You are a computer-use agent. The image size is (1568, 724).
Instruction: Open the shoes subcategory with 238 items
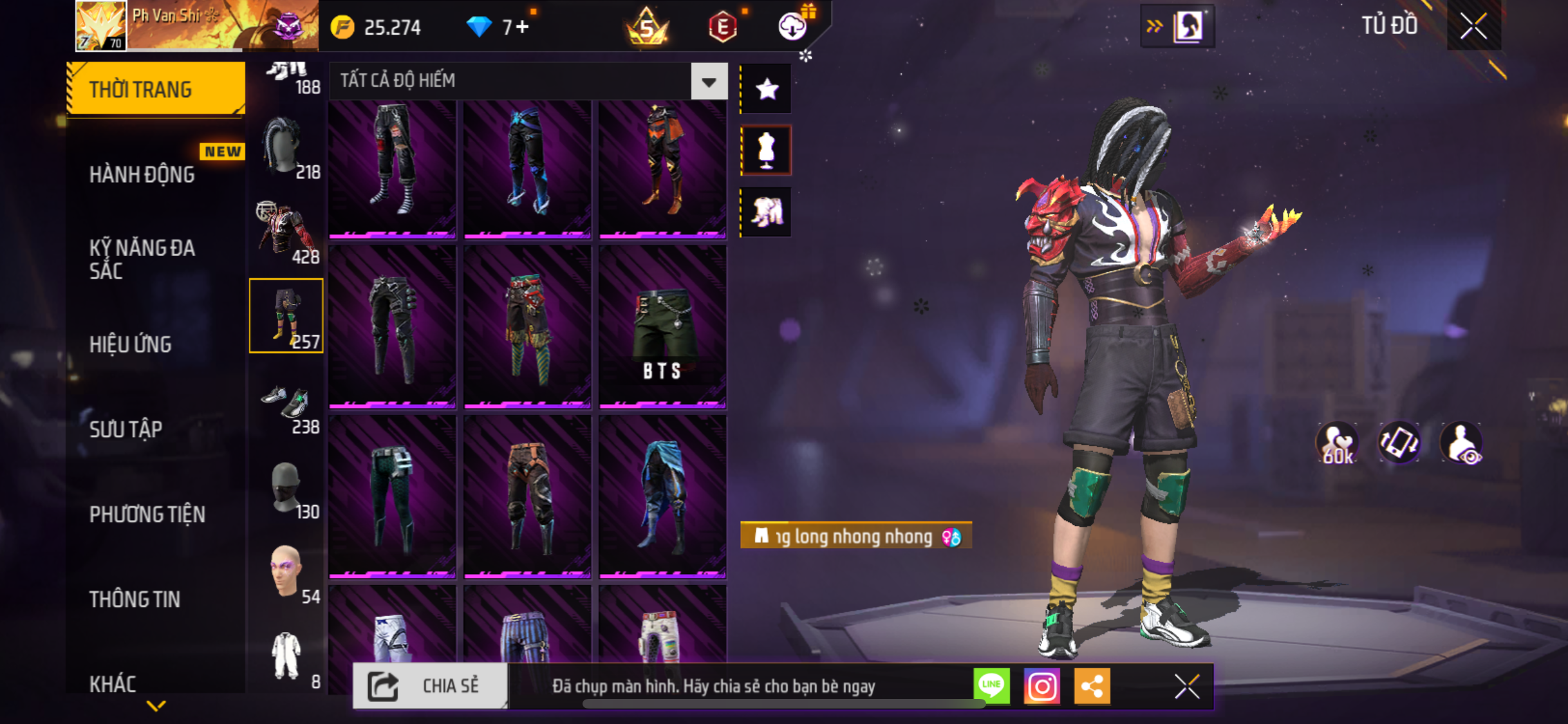click(x=287, y=405)
